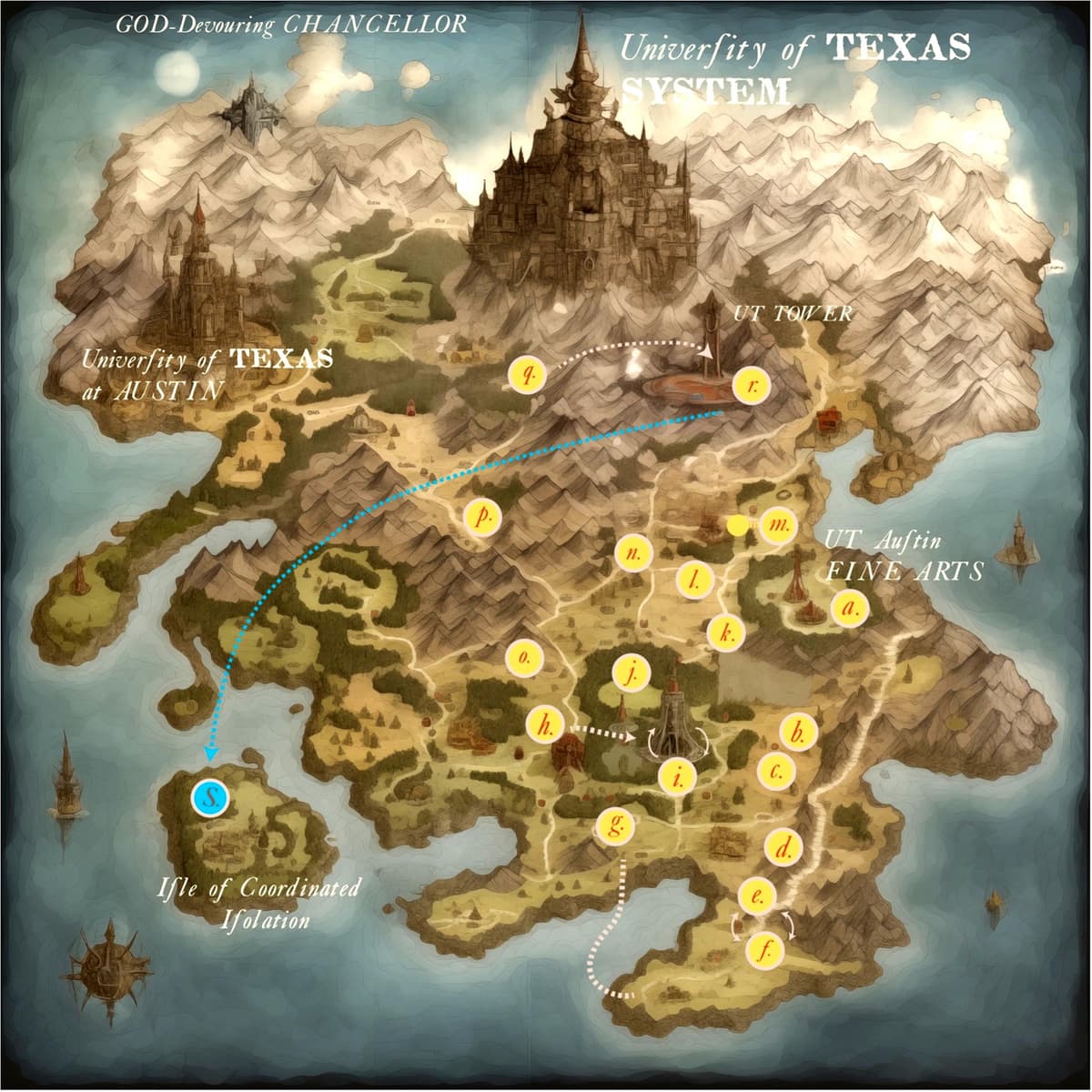Choose map node c.
Screen dimensions: 1092x1092
[777, 772]
